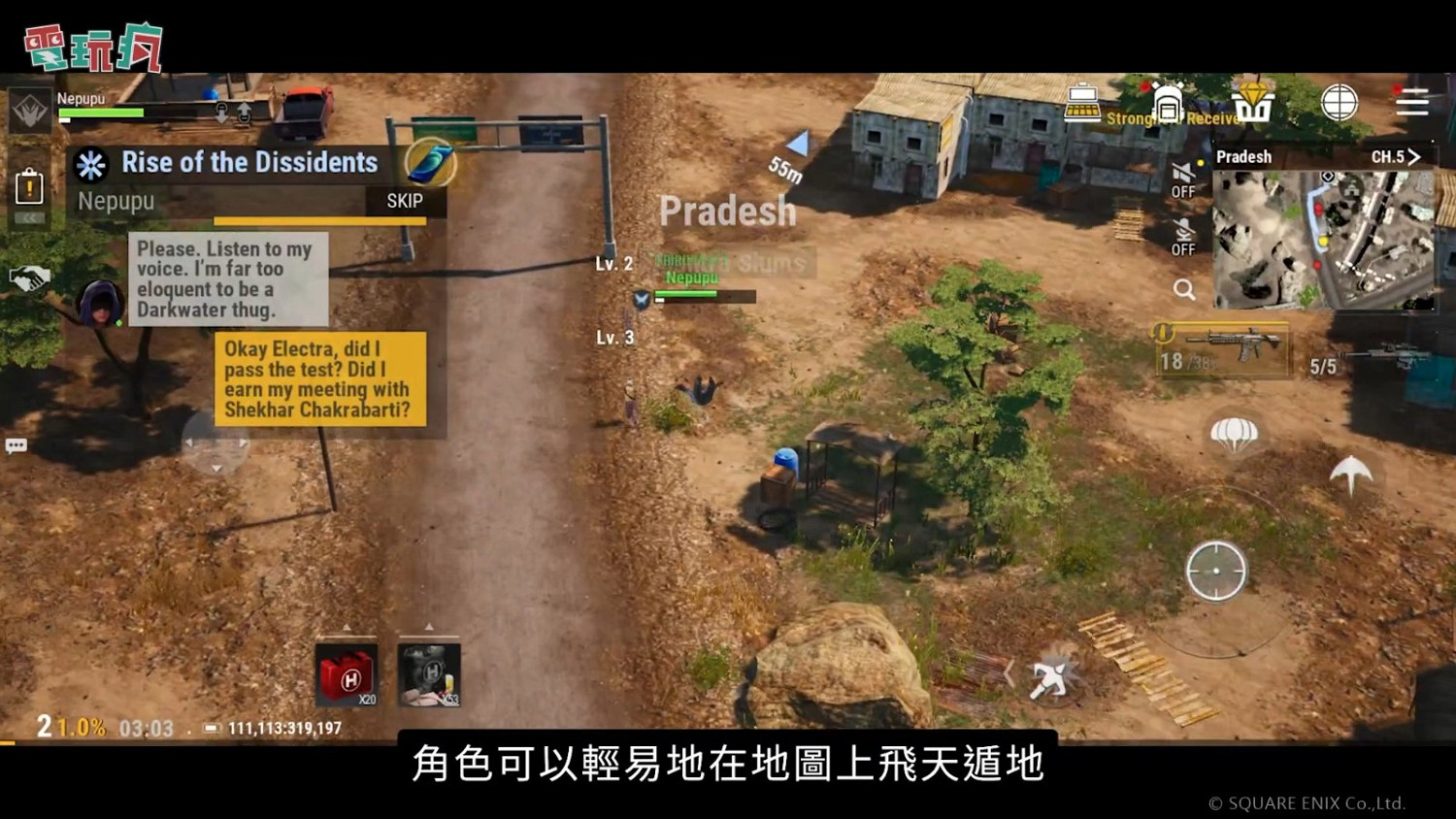Open the chat bubble icon at bottom left
This screenshot has width=1456, height=819.
pyautogui.click(x=16, y=444)
